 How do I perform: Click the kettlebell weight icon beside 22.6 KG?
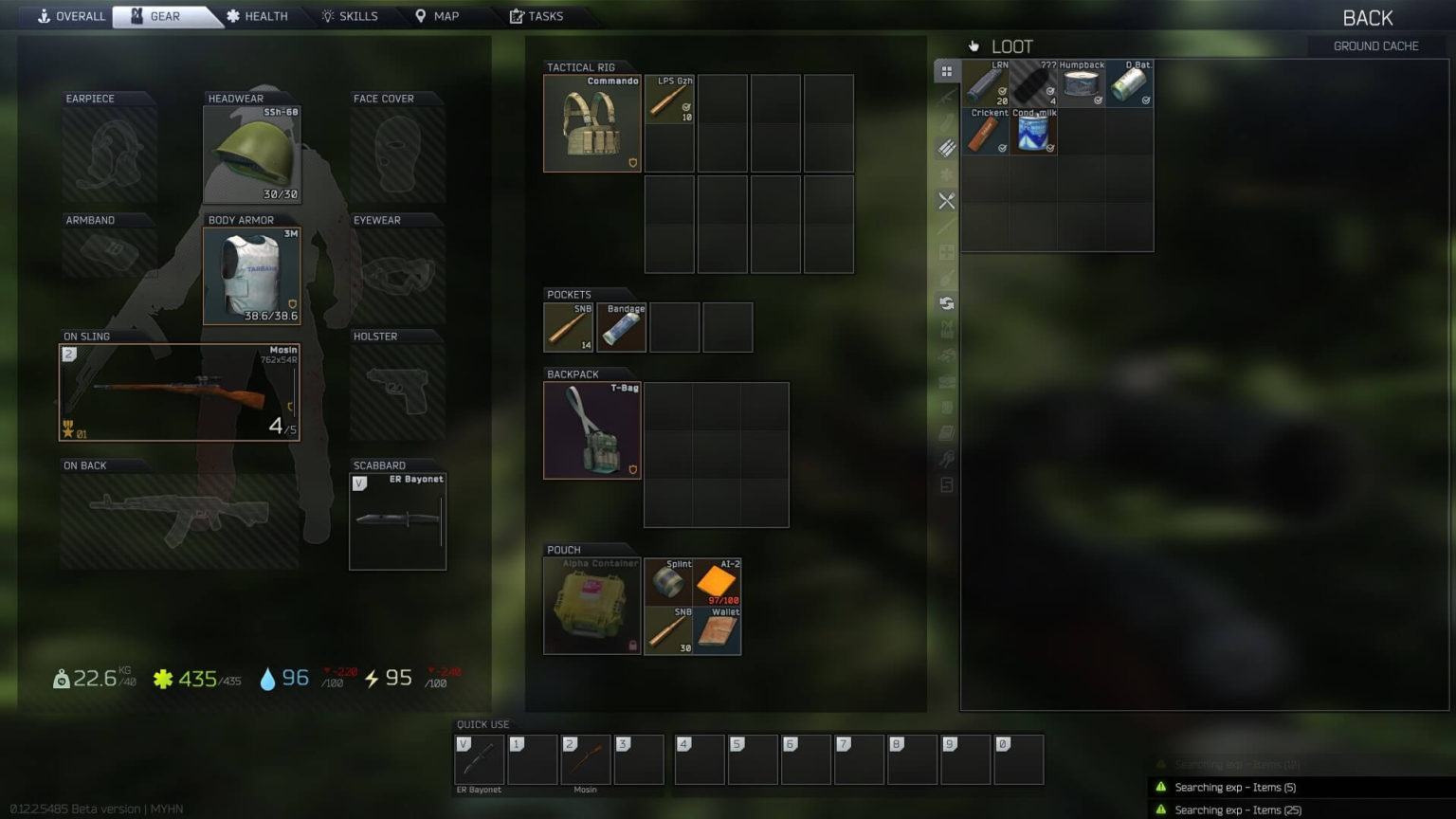point(61,678)
